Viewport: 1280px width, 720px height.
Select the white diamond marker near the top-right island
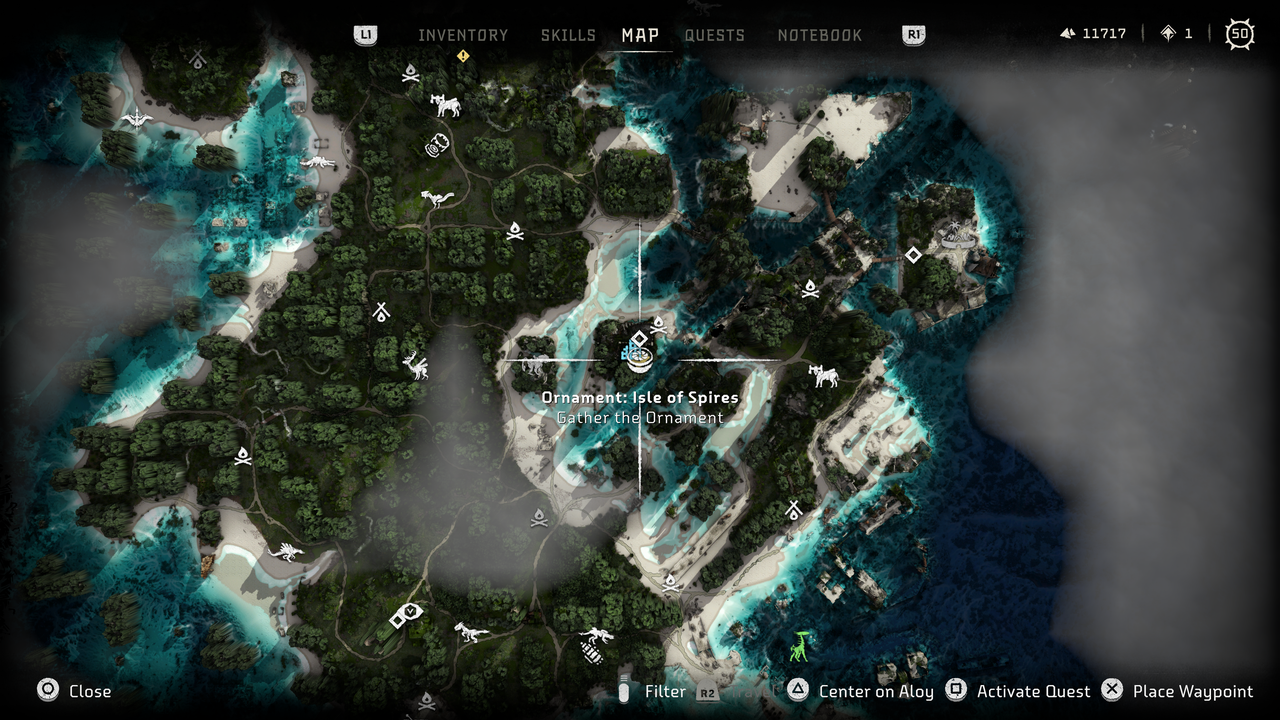pyautogui.click(x=913, y=255)
